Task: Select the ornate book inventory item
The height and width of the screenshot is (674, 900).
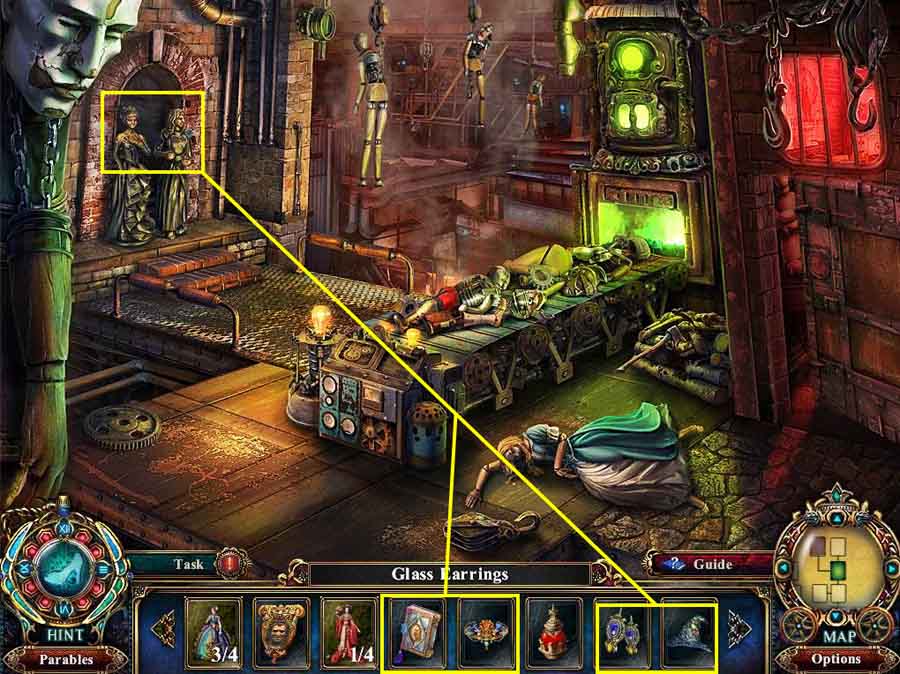Action: pos(416,632)
